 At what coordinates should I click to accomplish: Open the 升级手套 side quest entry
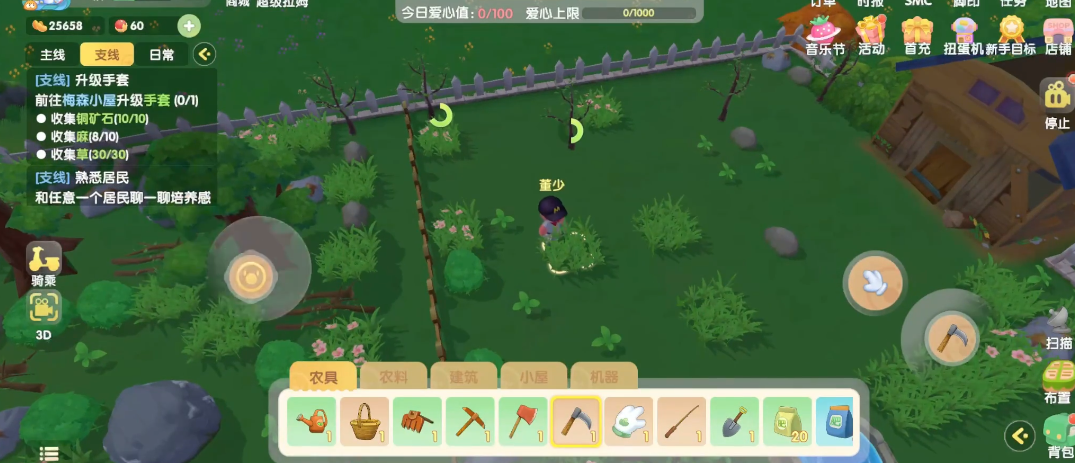click(100, 80)
